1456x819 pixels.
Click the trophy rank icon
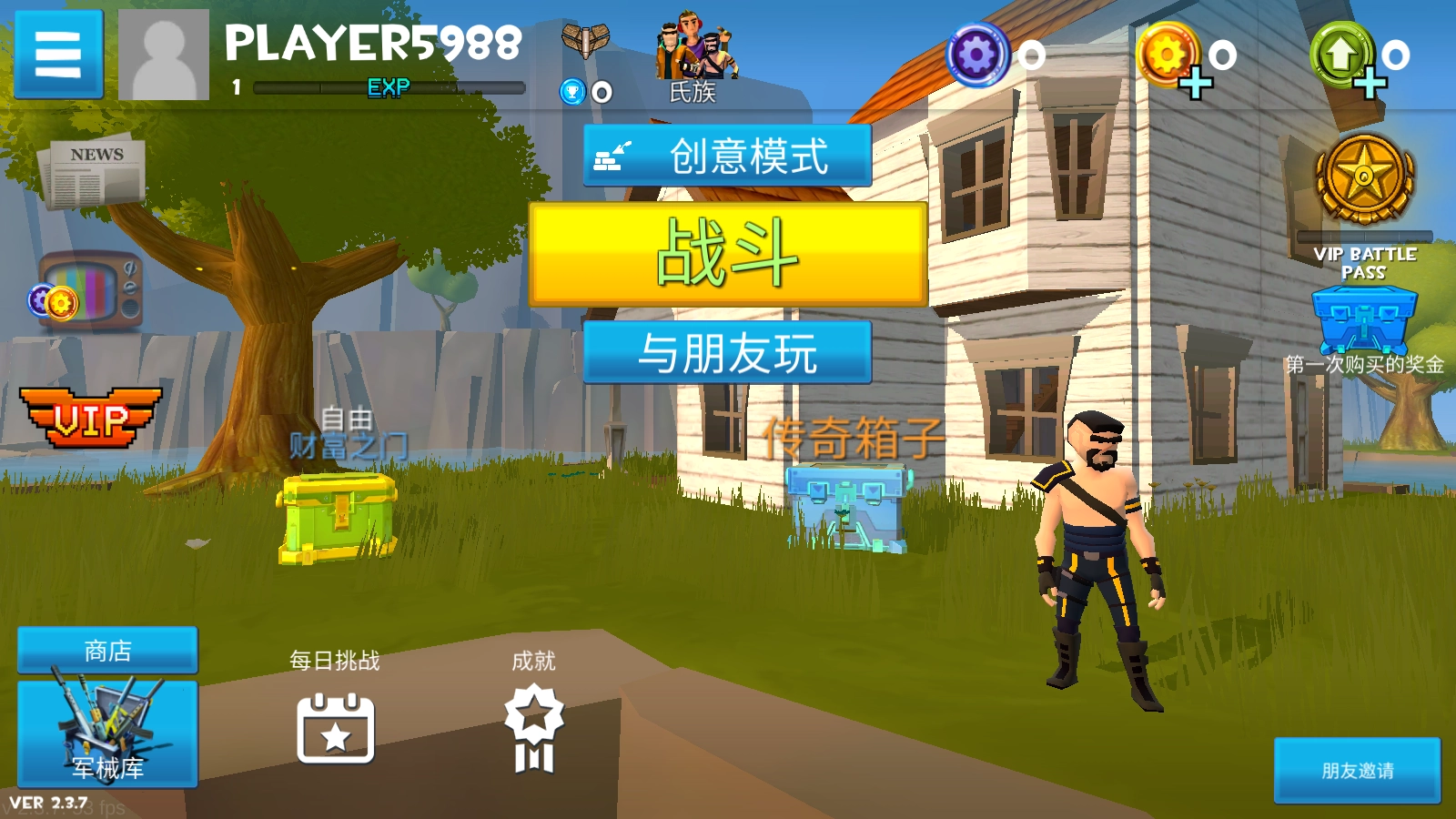tap(571, 91)
